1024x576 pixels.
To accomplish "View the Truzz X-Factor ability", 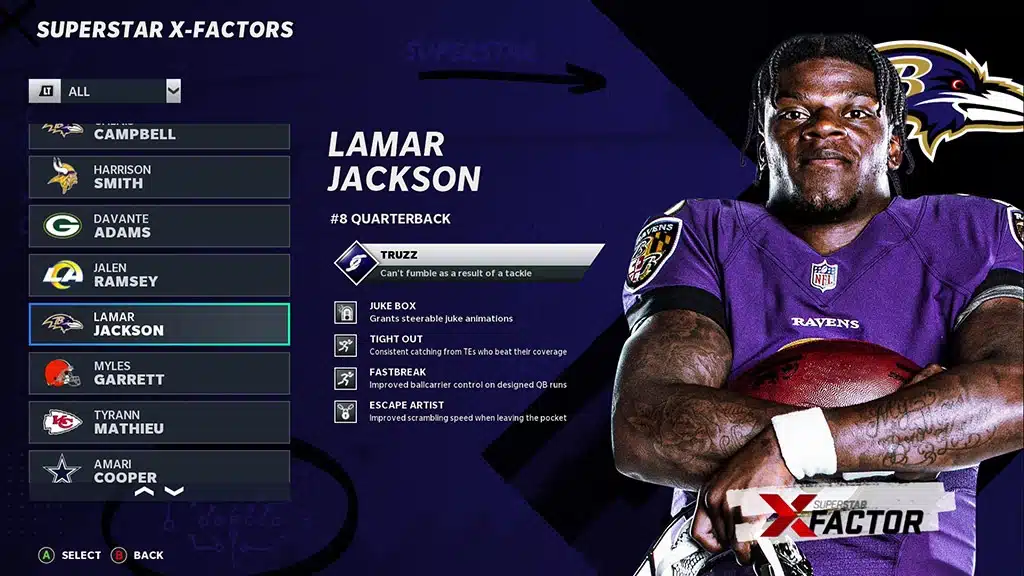I will pos(470,263).
